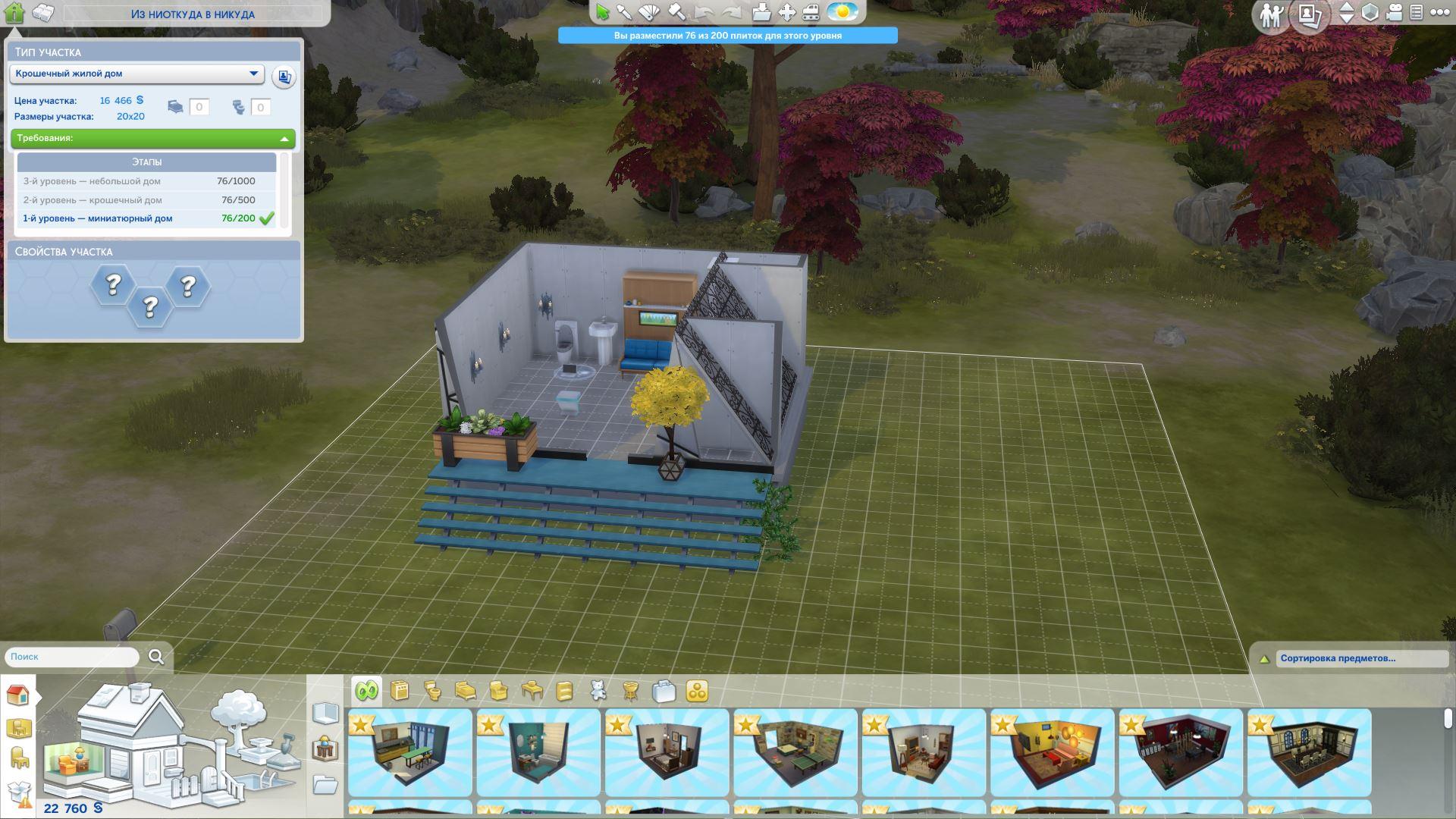
Task: Activate the move lot arrows tool
Action: [787, 12]
